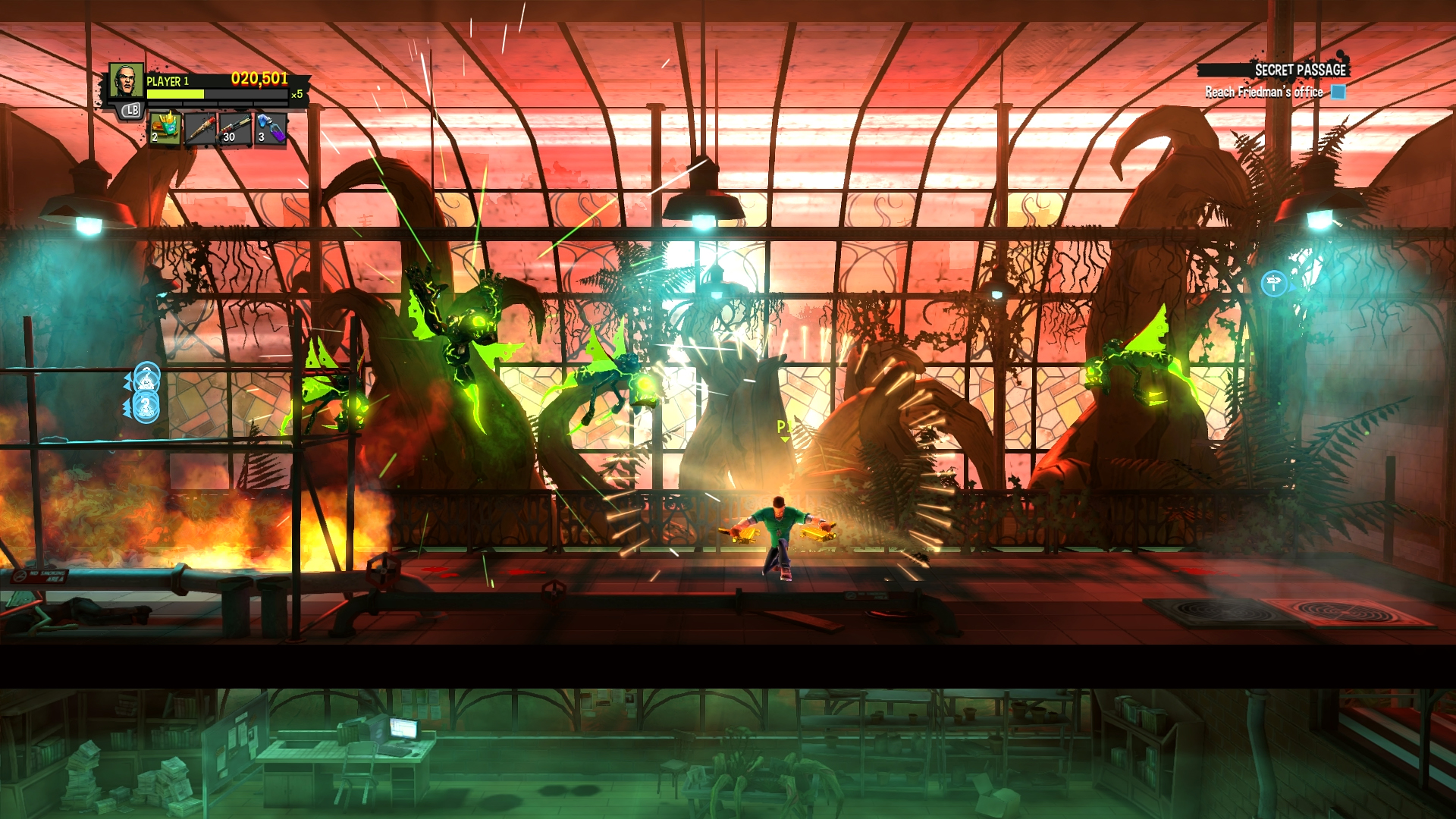The image size is (1456, 819).
Task: Click the yellow 020,501 score counter
Action: coord(259,79)
